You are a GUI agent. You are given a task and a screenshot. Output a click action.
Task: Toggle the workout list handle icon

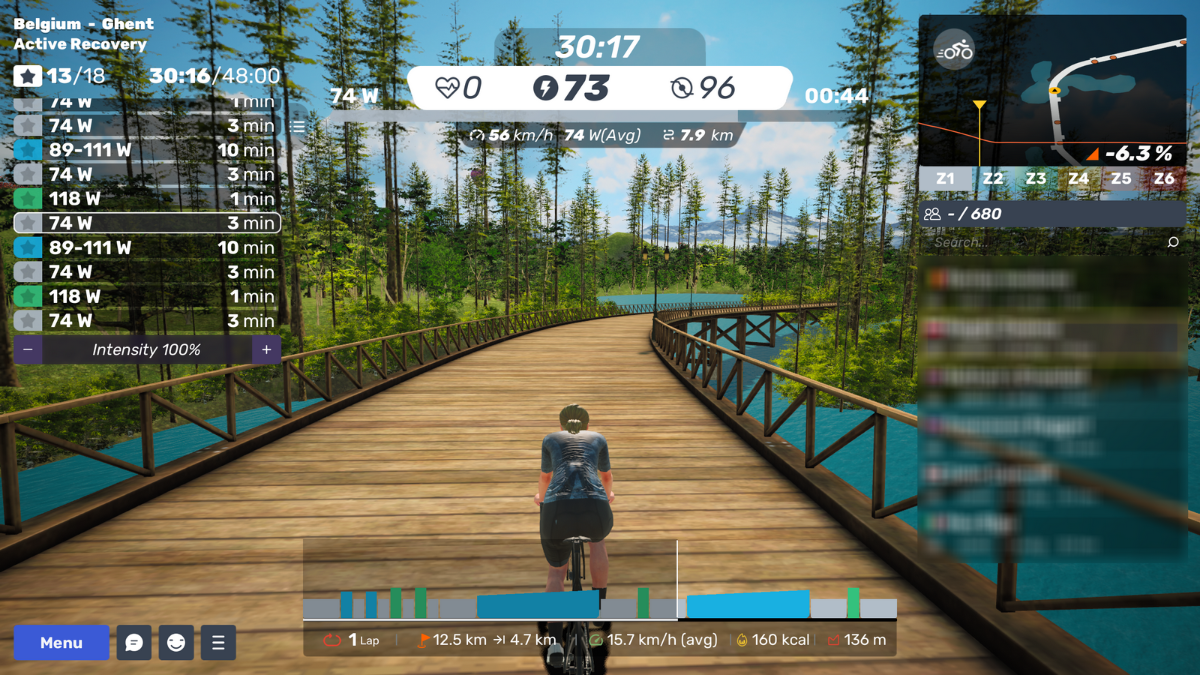click(298, 127)
